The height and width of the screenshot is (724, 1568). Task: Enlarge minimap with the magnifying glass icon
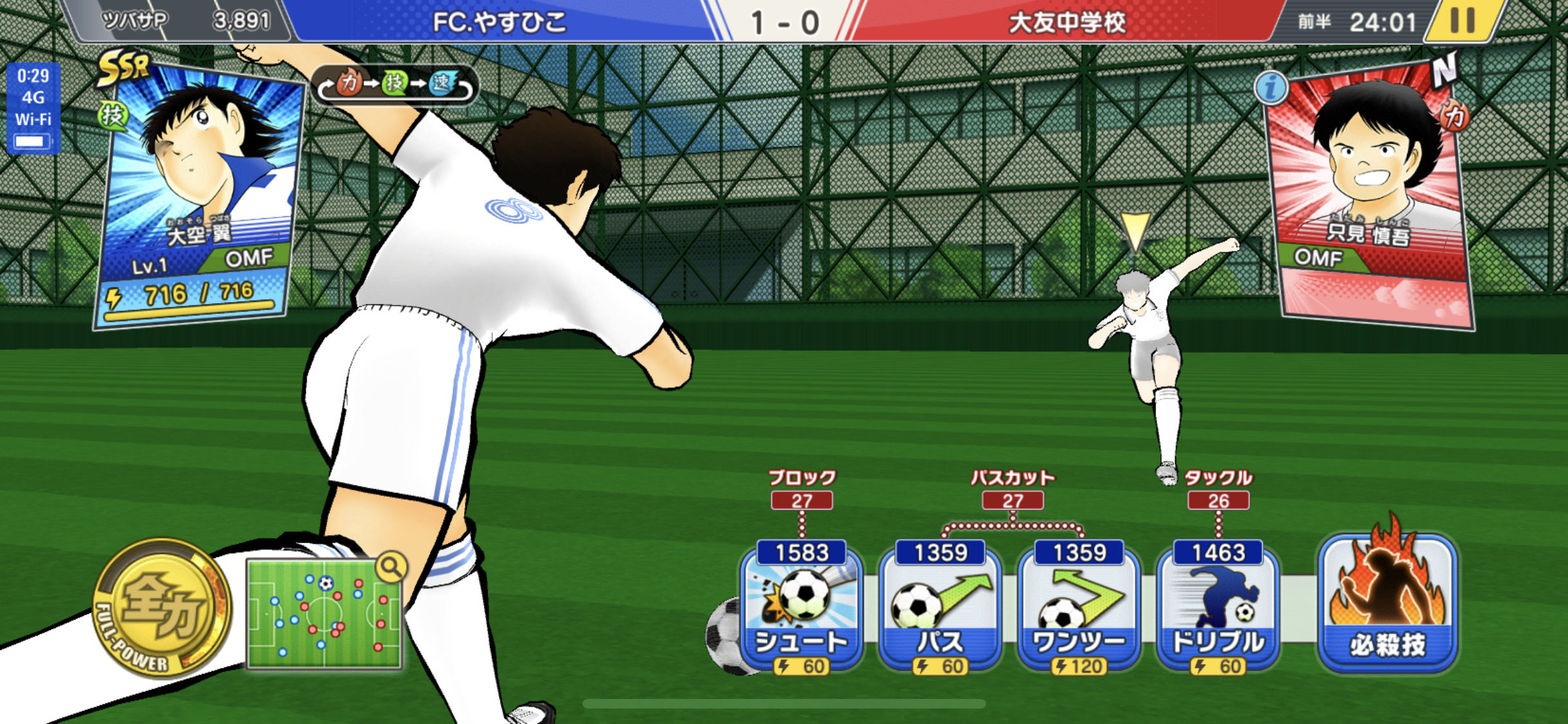pyautogui.click(x=391, y=567)
